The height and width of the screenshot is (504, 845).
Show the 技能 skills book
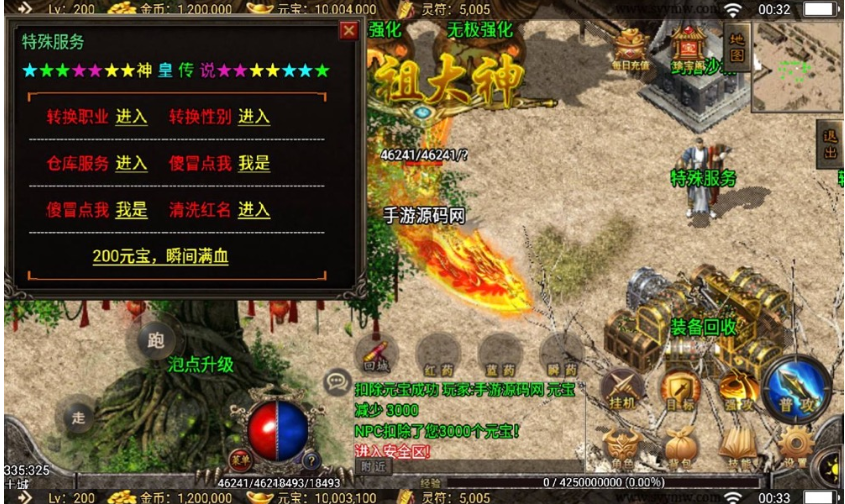(737, 448)
